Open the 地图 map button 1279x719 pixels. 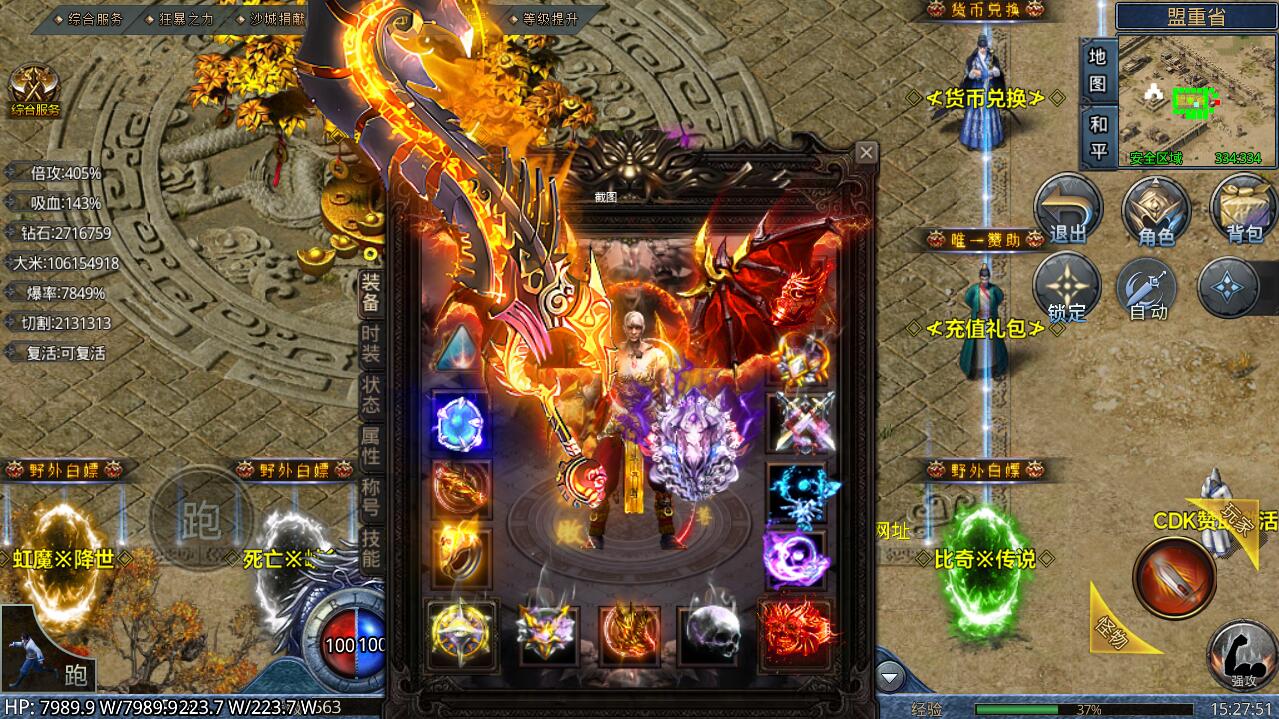pyautogui.click(x=1097, y=70)
